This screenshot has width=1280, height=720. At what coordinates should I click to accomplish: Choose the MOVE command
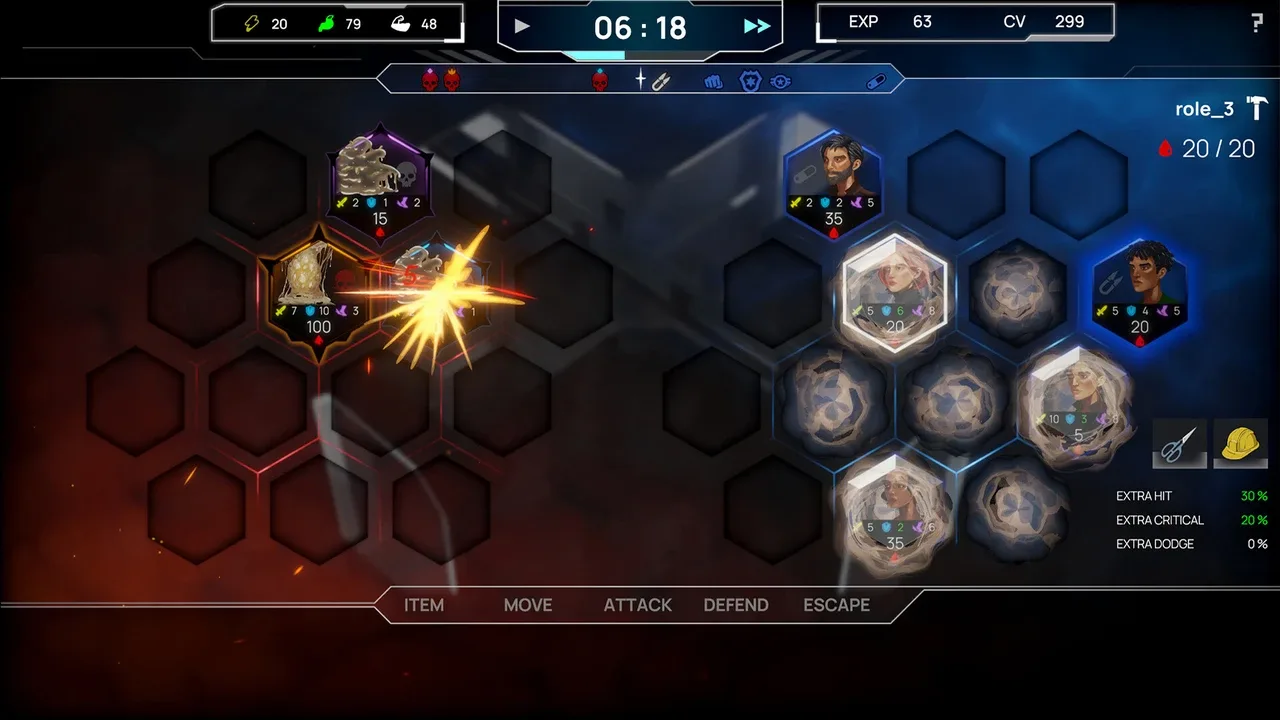click(528, 605)
